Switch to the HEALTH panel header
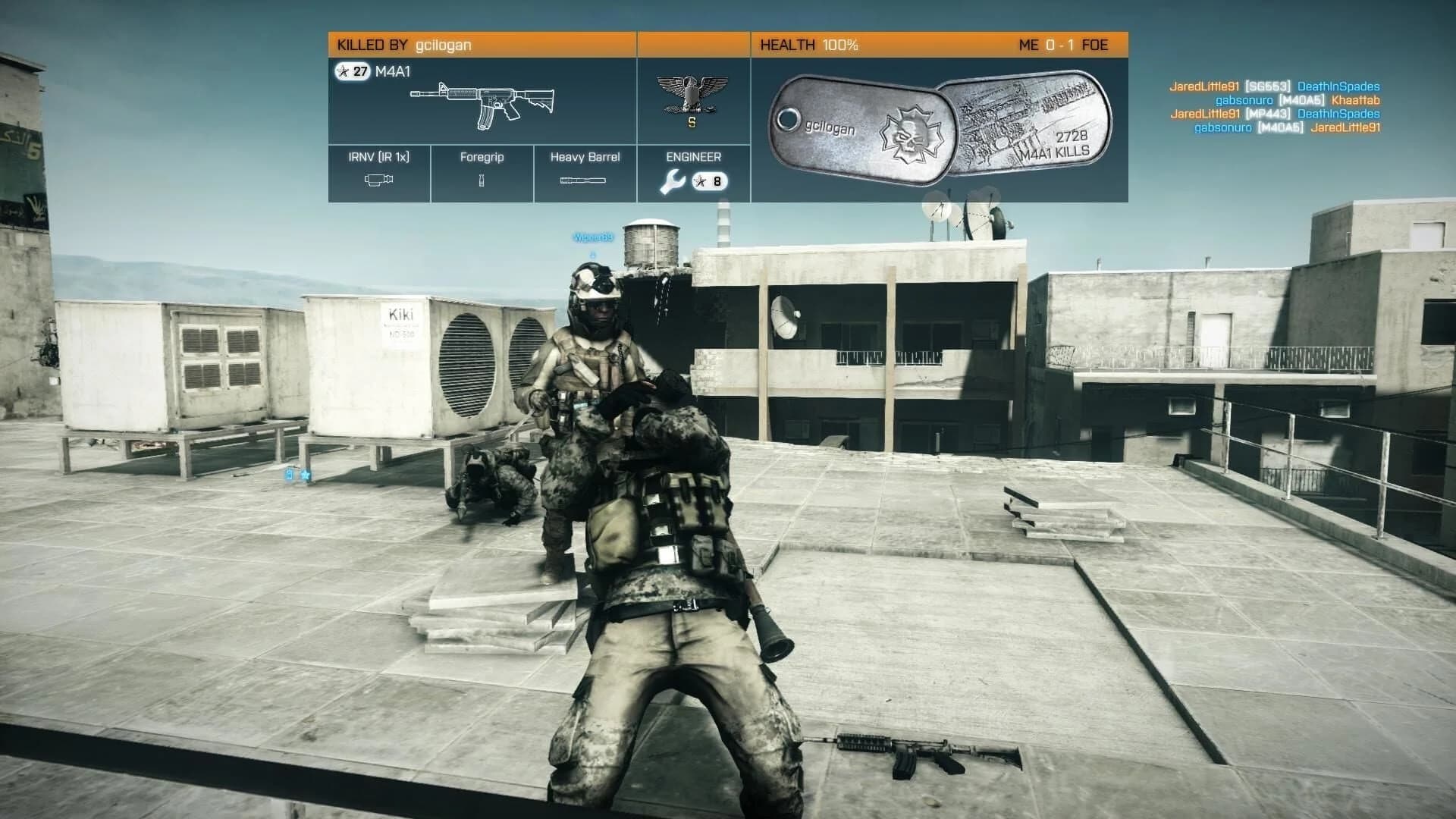 (808, 45)
